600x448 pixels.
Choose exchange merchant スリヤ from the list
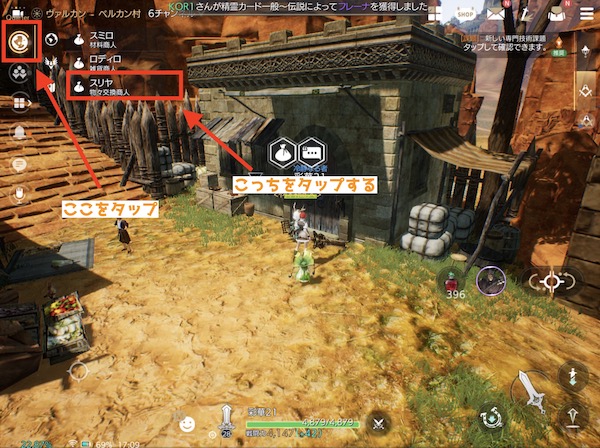[x=110, y=88]
